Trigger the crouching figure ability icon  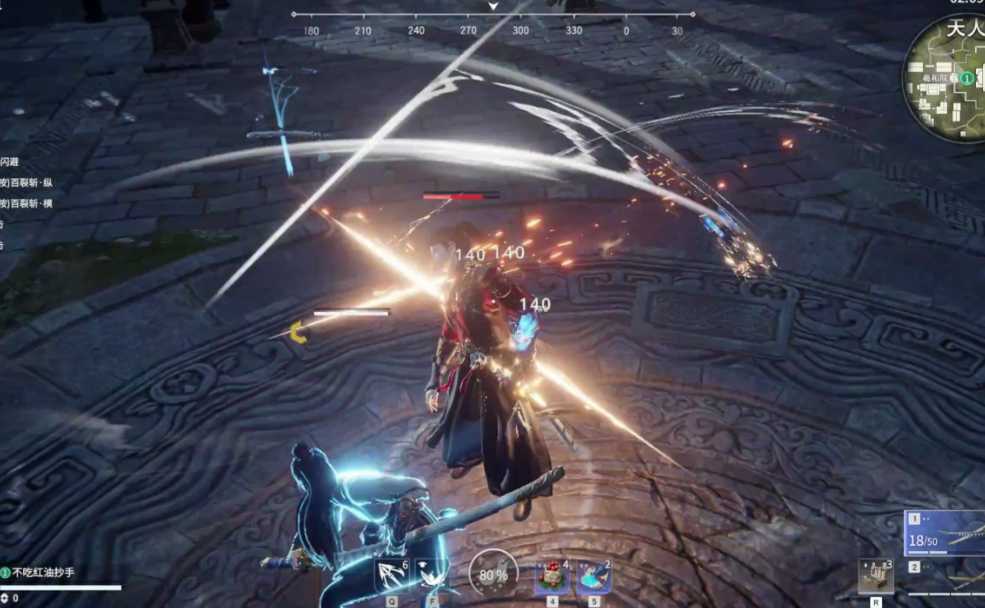pyautogui.click(x=432, y=575)
